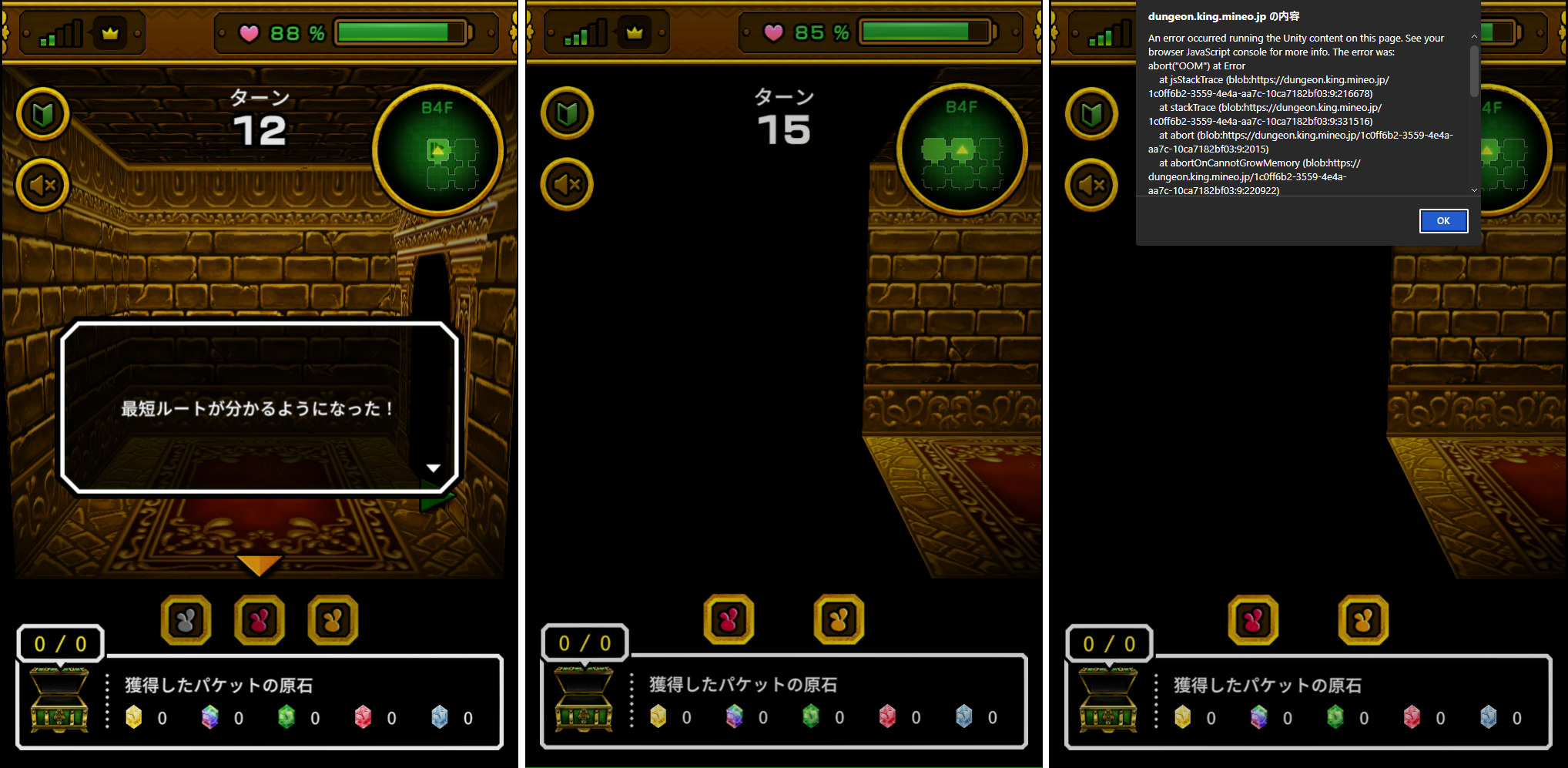Image resolution: width=1568 pixels, height=768 pixels.
Task: Select the gray rabbit item icon
Action: pyautogui.click(x=186, y=620)
